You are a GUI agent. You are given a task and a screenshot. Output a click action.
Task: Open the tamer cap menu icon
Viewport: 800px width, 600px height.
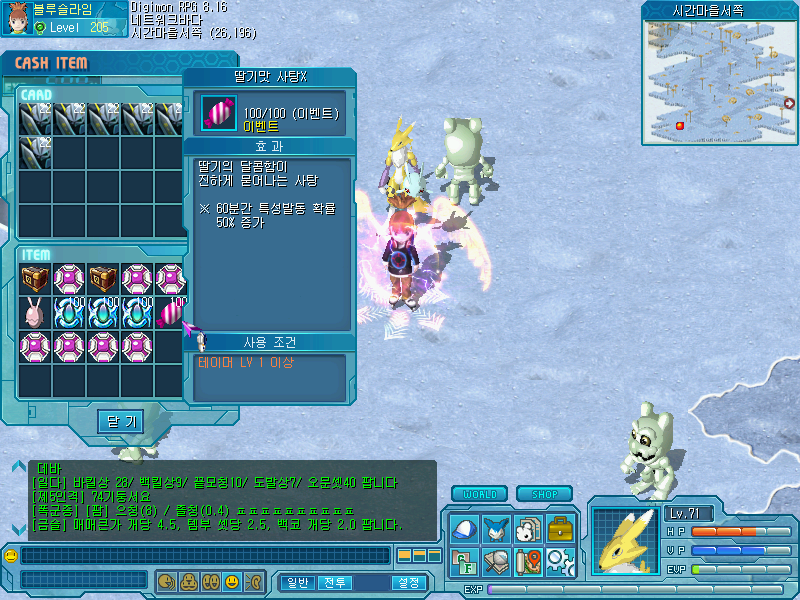(x=463, y=528)
